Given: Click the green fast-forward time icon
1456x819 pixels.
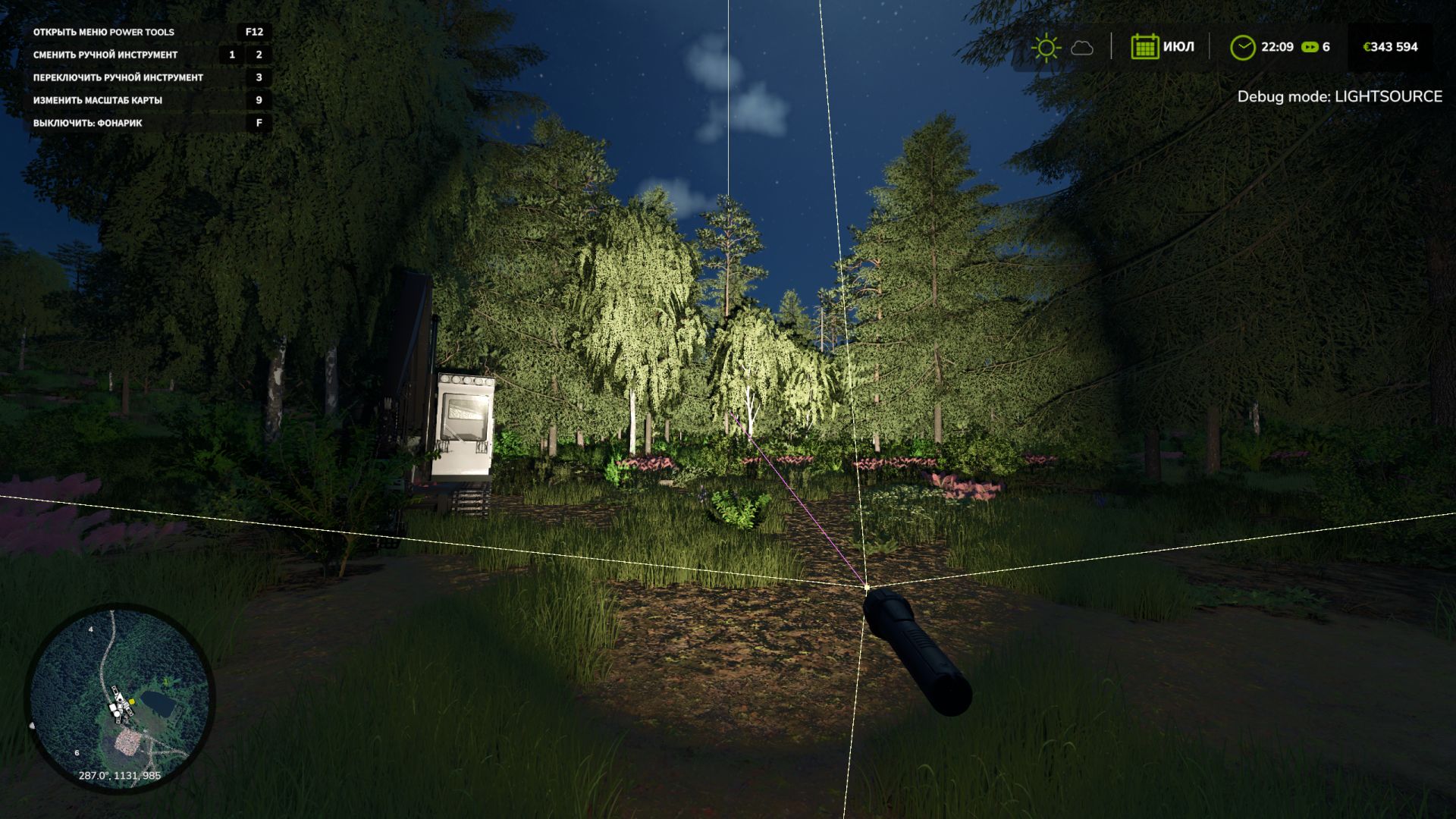Looking at the screenshot, I should (1309, 46).
